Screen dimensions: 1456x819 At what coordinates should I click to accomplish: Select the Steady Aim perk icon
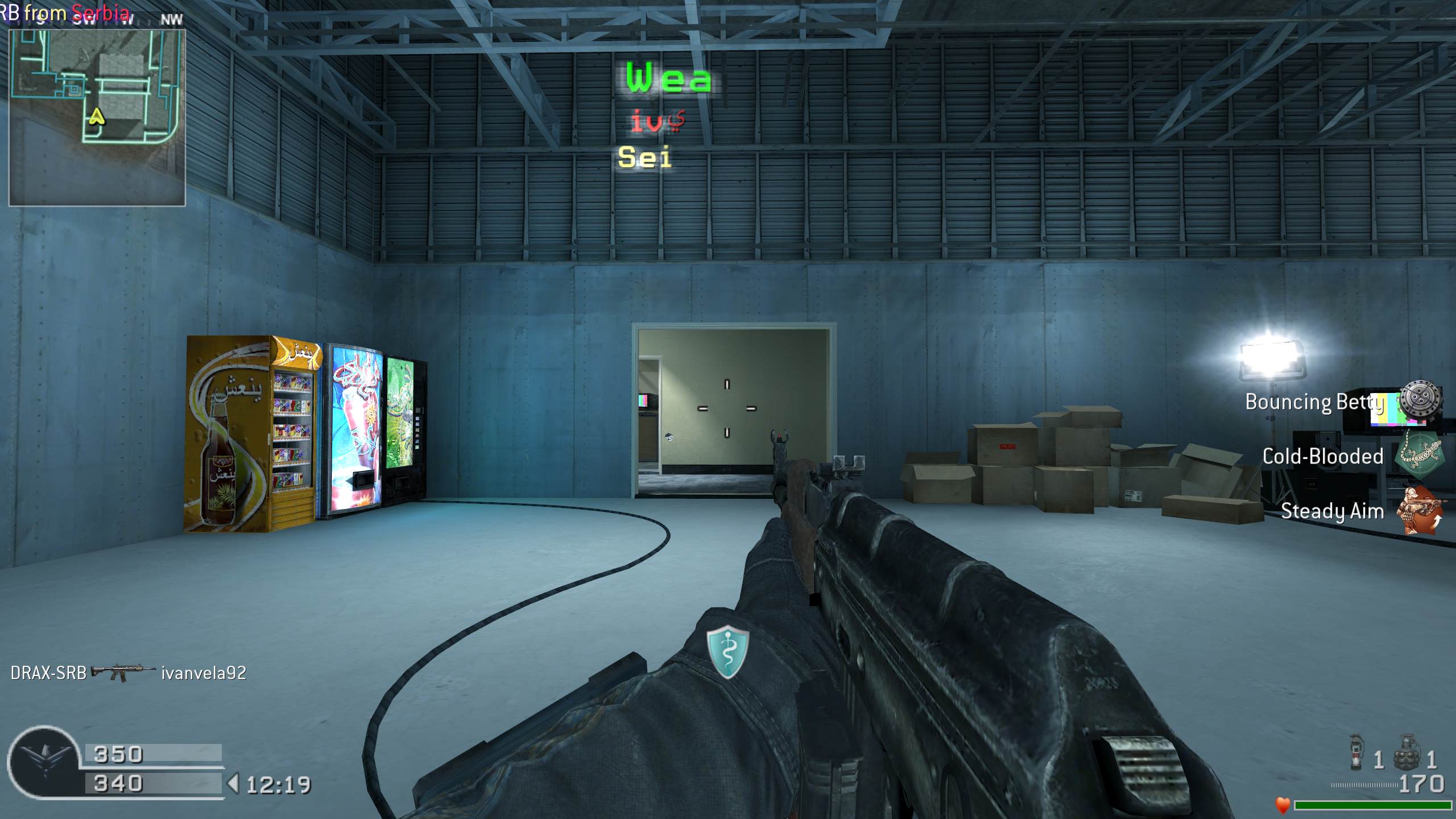coord(1420,510)
